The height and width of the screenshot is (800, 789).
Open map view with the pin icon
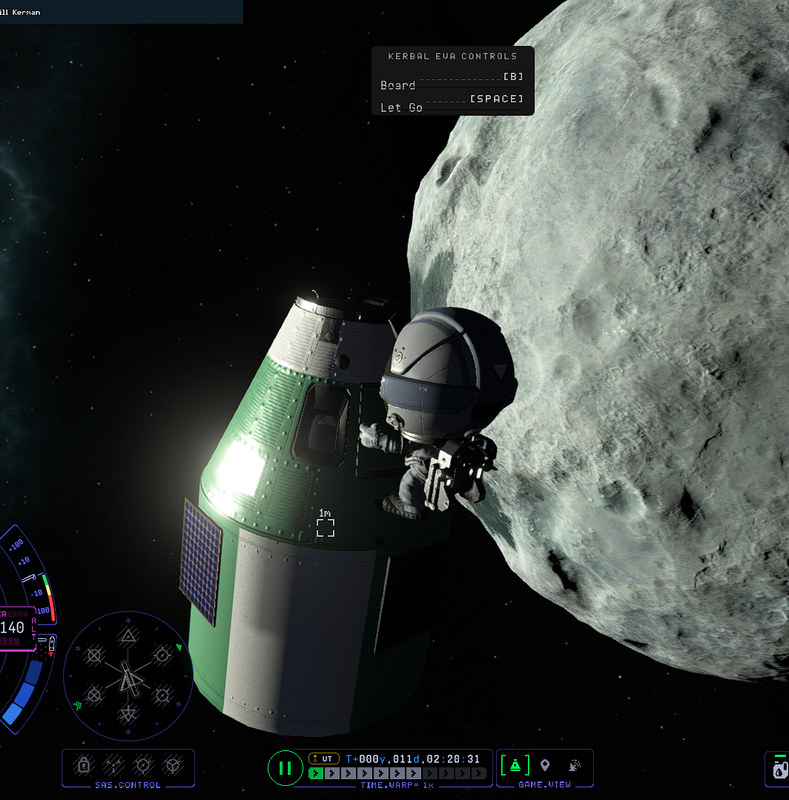pyautogui.click(x=545, y=766)
